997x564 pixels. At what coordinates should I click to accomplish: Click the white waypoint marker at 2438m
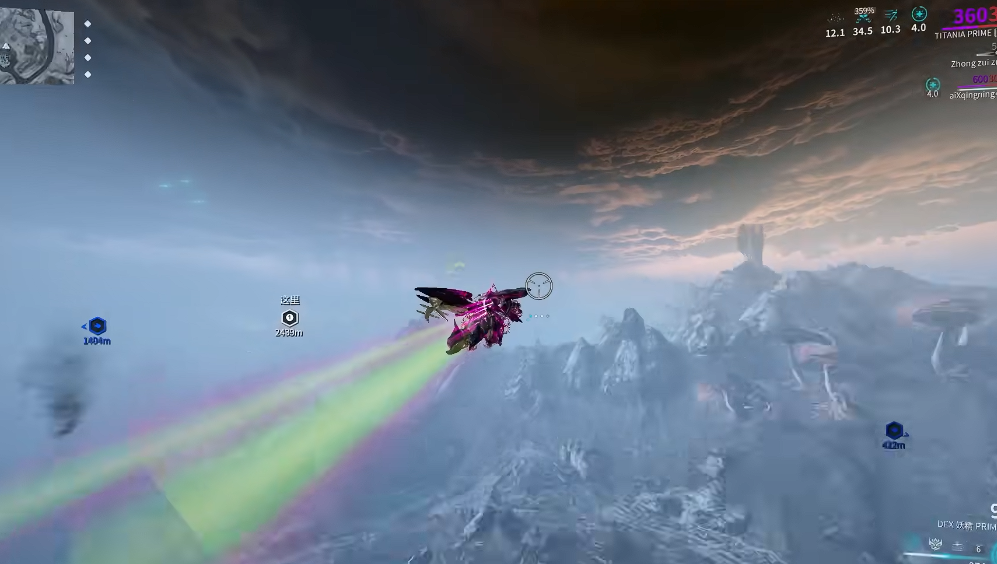point(290,317)
